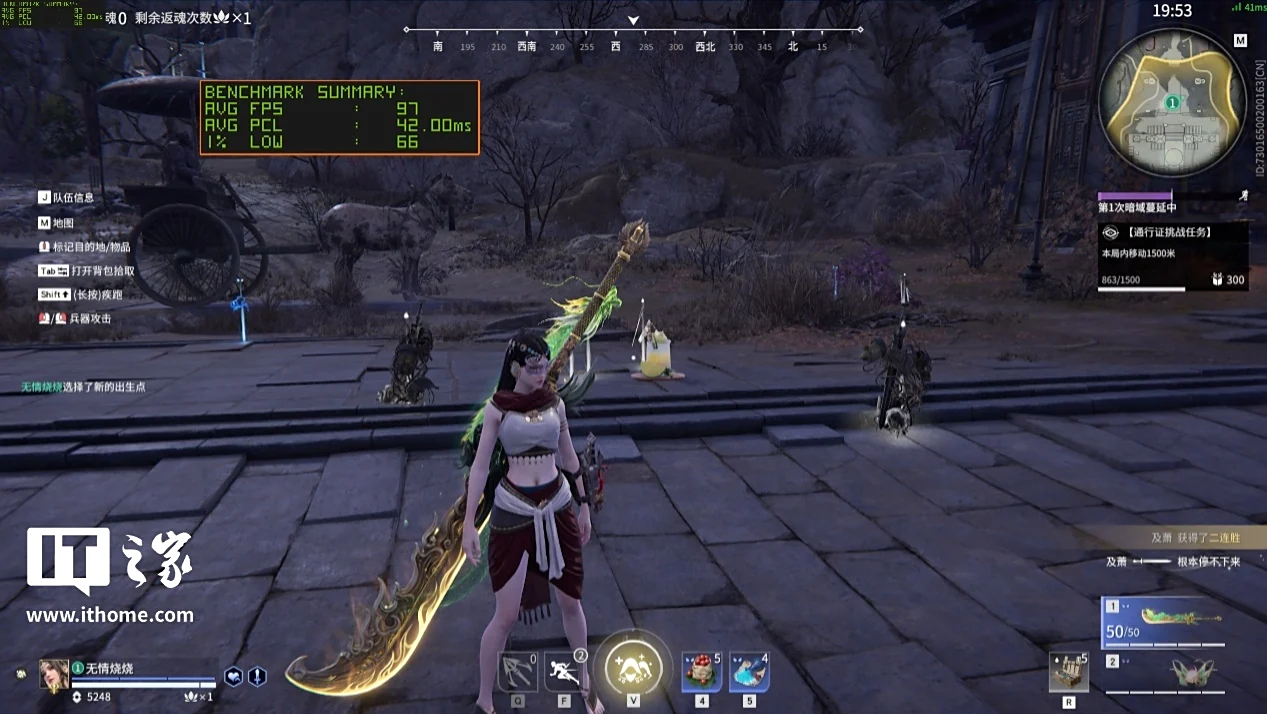Select the grappling hook skill icon
This screenshot has height=714, width=1267.
pyautogui.click(x=517, y=670)
